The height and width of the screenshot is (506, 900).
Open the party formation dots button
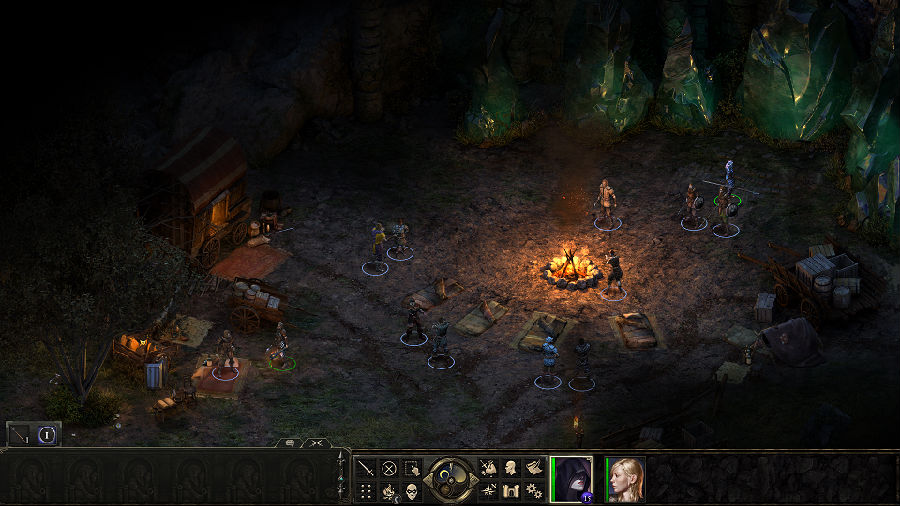[366, 490]
